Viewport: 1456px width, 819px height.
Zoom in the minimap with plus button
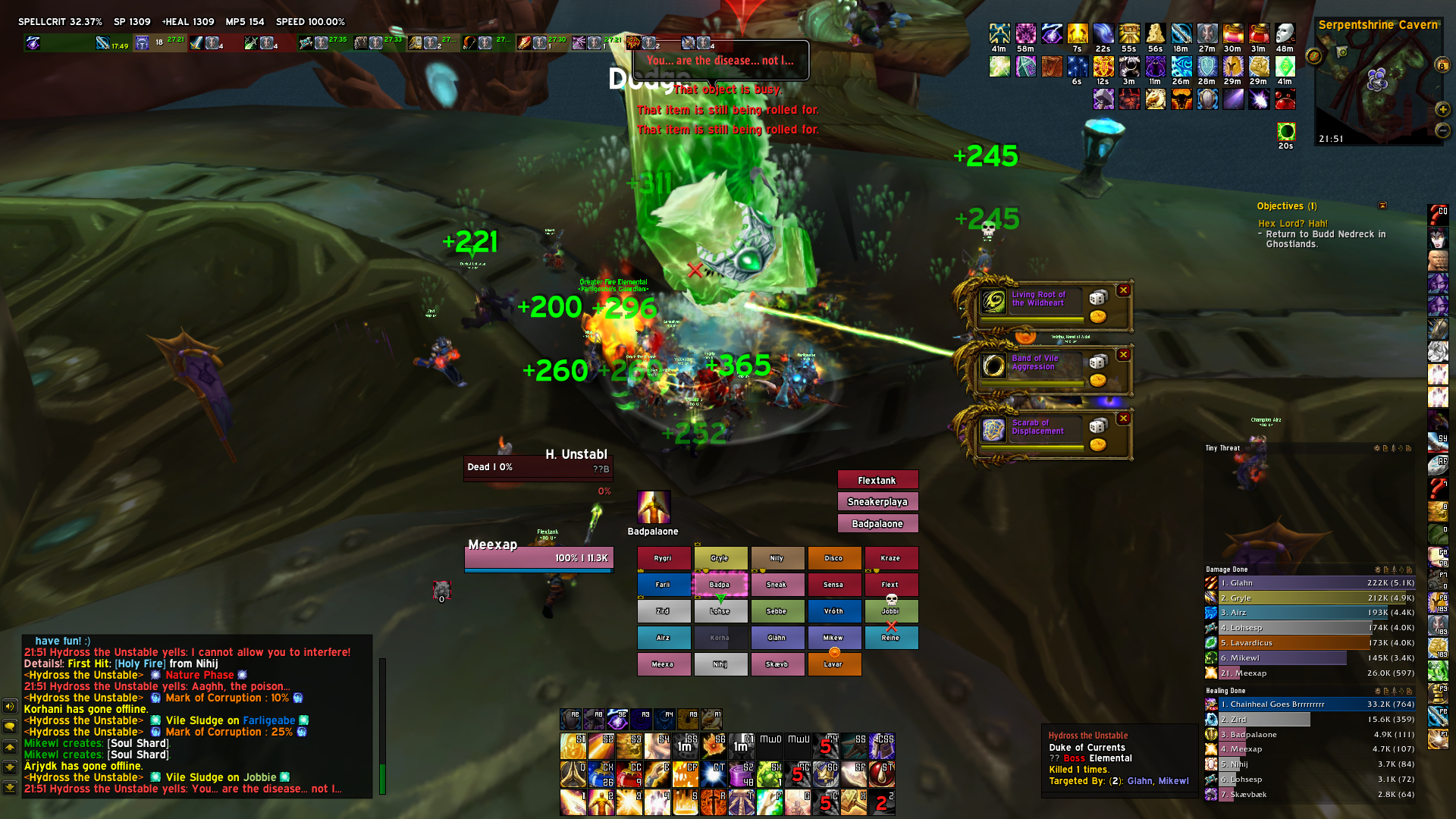[x=1442, y=110]
